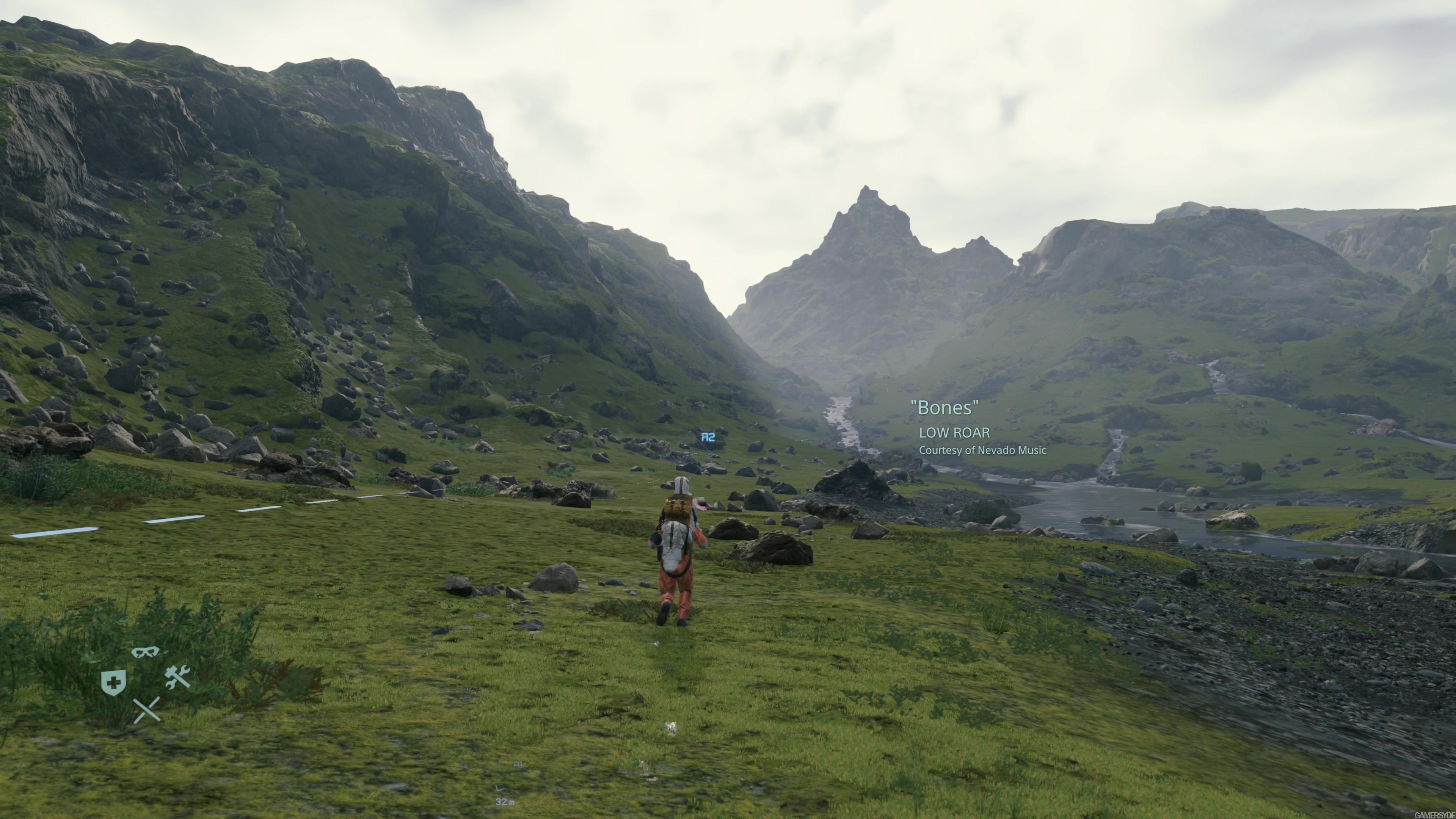Viewport: 1456px width, 819px height.
Task: Click the medical shield cross icon
Action: point(114,683)
